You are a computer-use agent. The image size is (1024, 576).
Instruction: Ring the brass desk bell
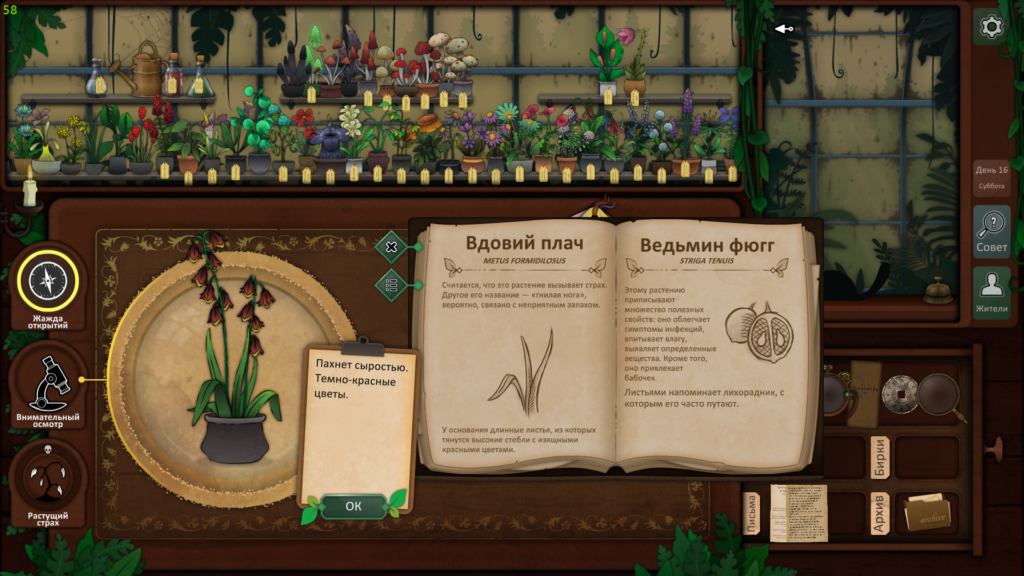tap(935, 291)
